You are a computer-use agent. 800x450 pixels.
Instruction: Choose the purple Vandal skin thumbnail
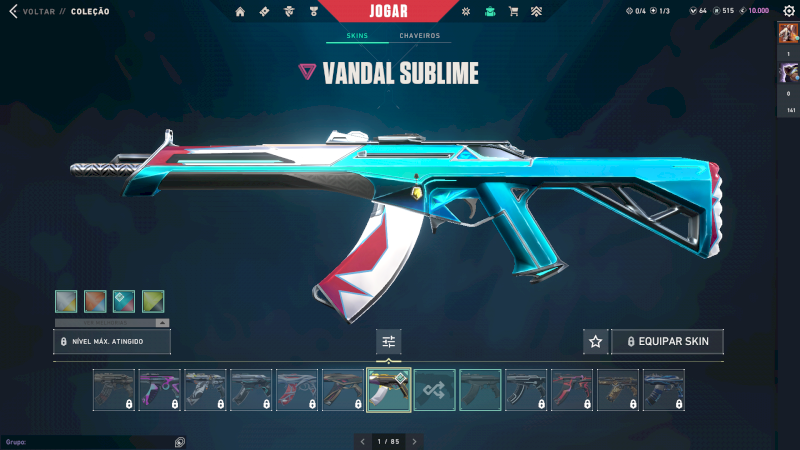click(x=160, y=390)
